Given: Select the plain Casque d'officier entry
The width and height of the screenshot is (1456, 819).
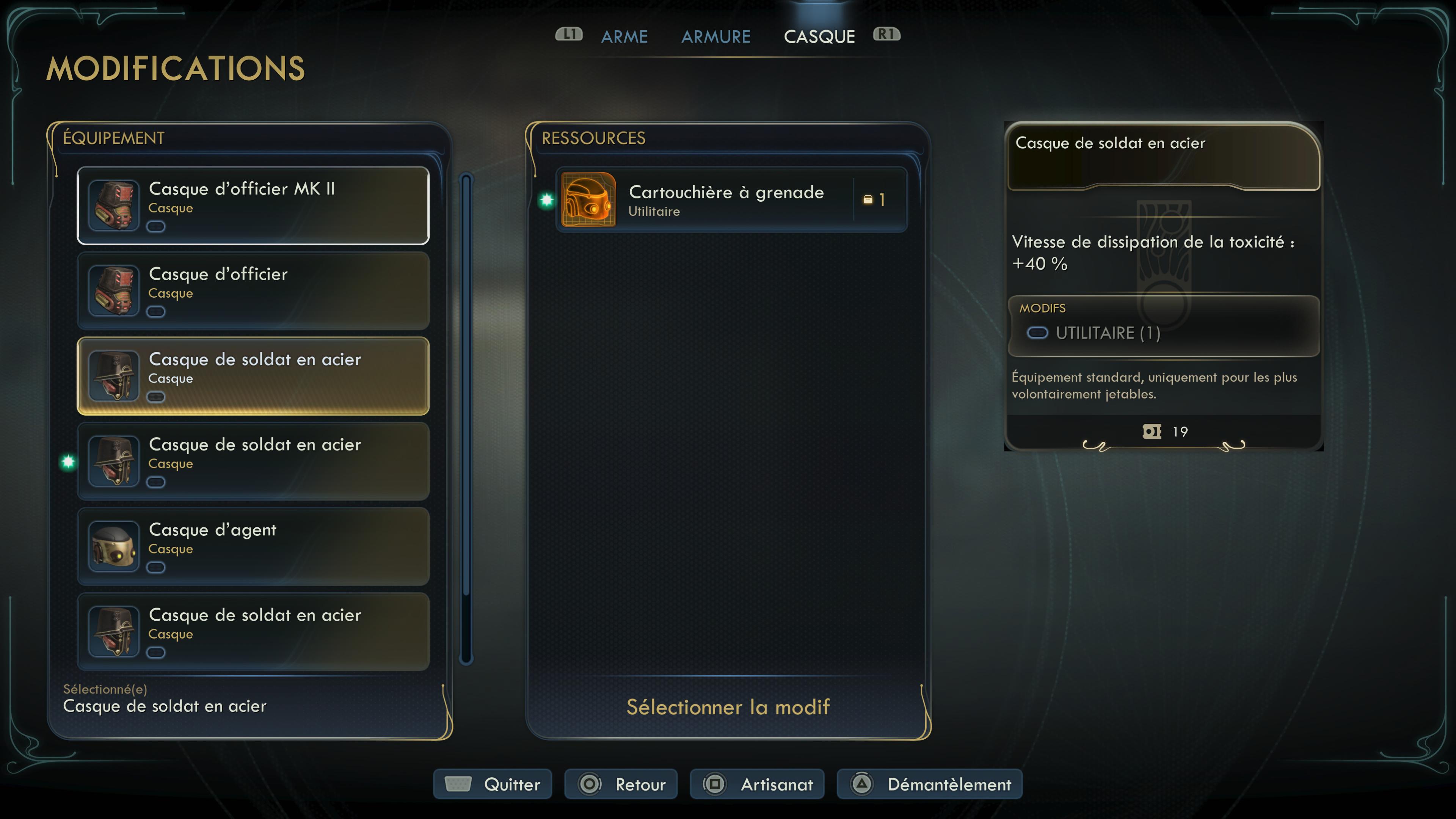Looking at the screenshot, I should point(253,290).
